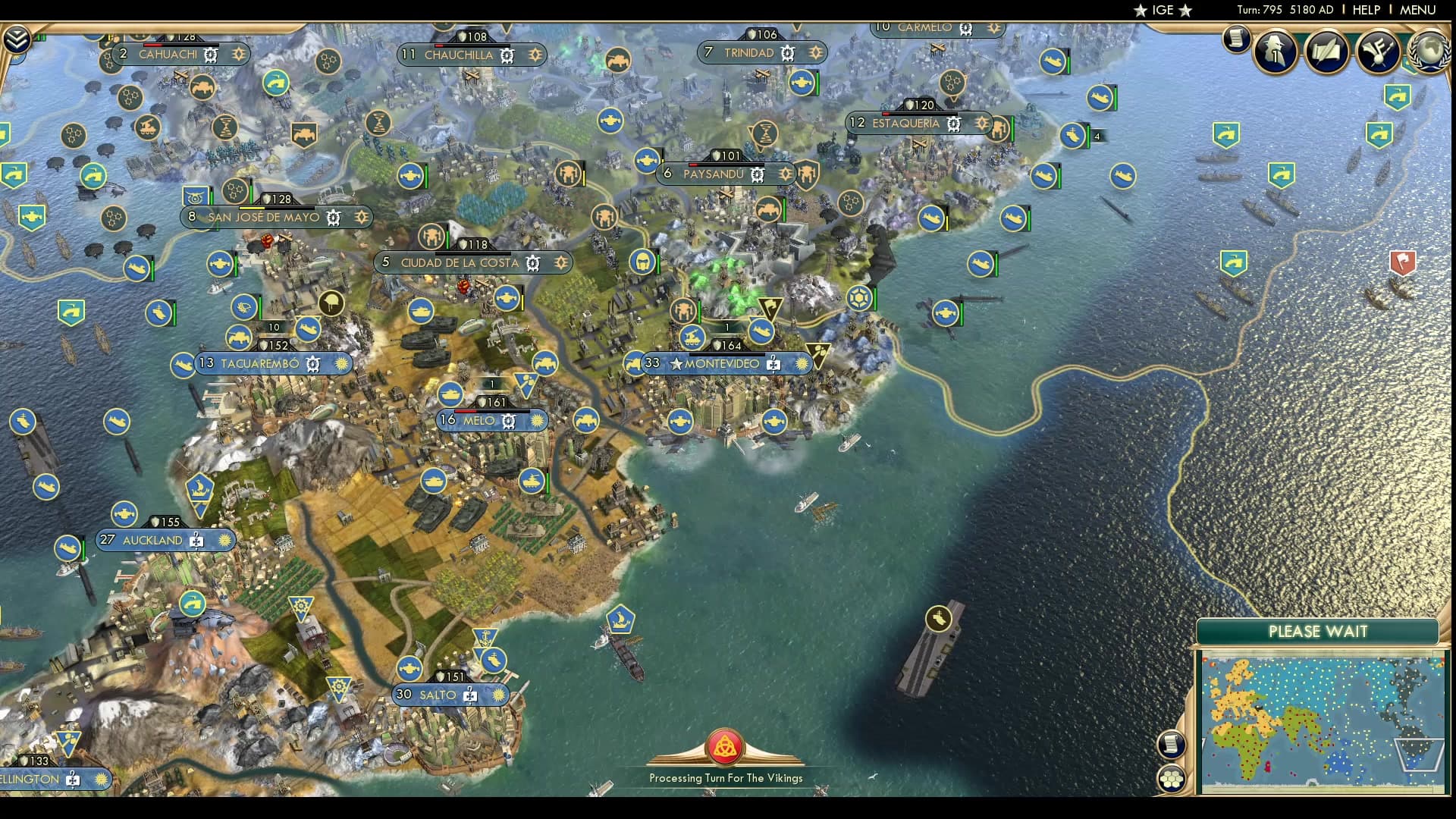Click the capital star on Montevideo's banner
The width and height of the screenshot is (1456, 819).
click(x=676, y=363)
